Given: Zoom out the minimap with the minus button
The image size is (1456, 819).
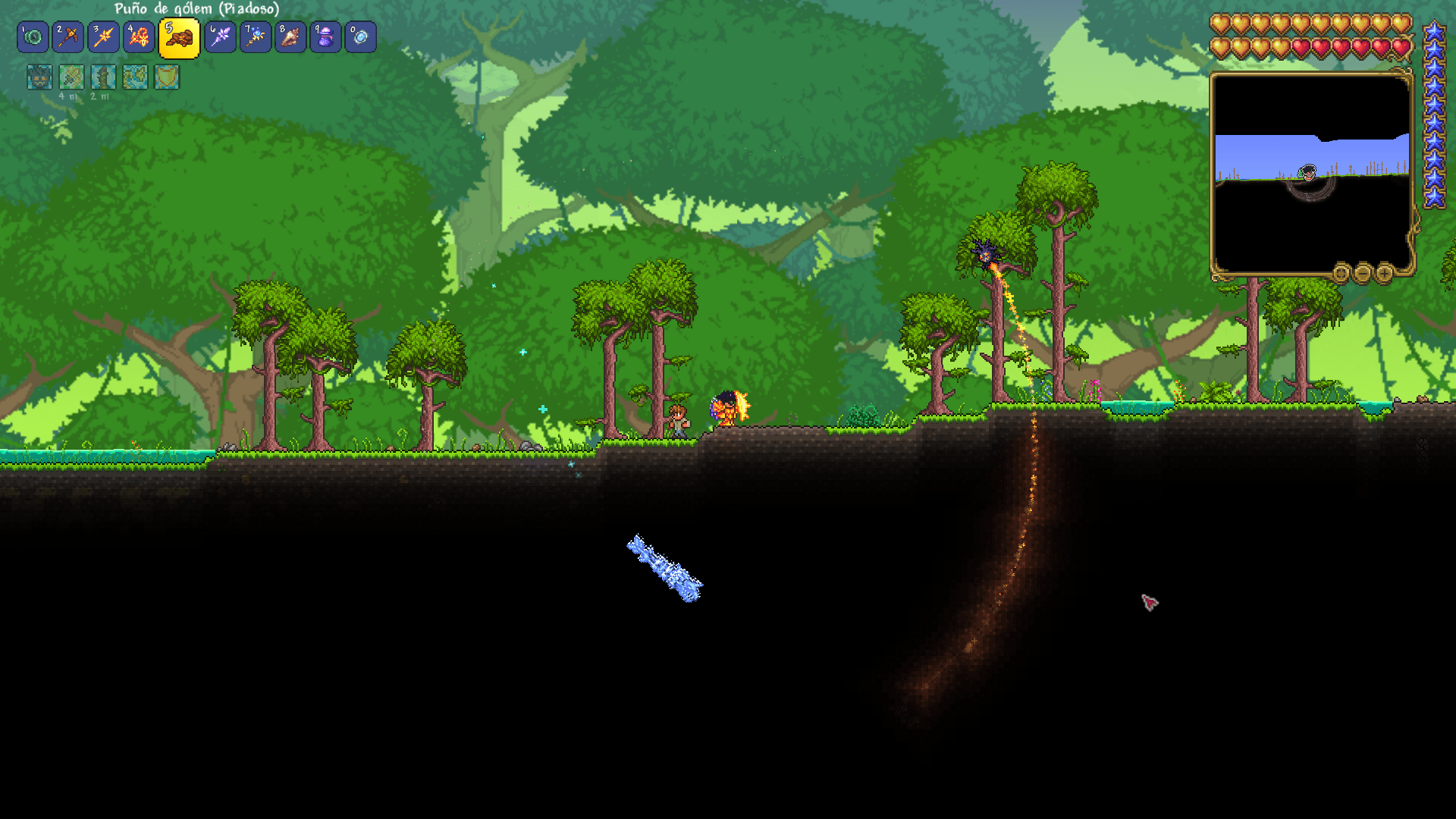Looking at the screenshot, I should [x=1363, y=274].
